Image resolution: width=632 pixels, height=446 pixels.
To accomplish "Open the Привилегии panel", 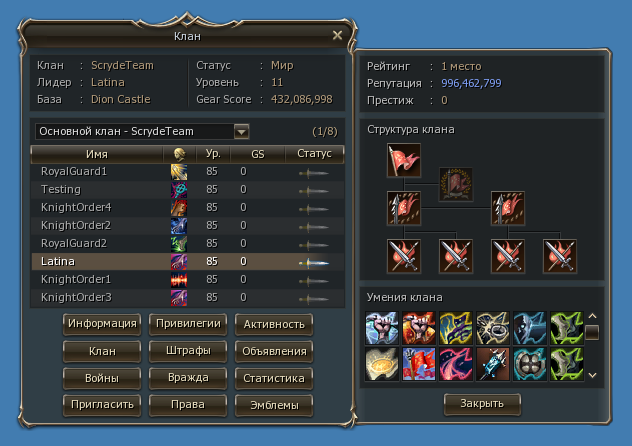I will (188, 324).
